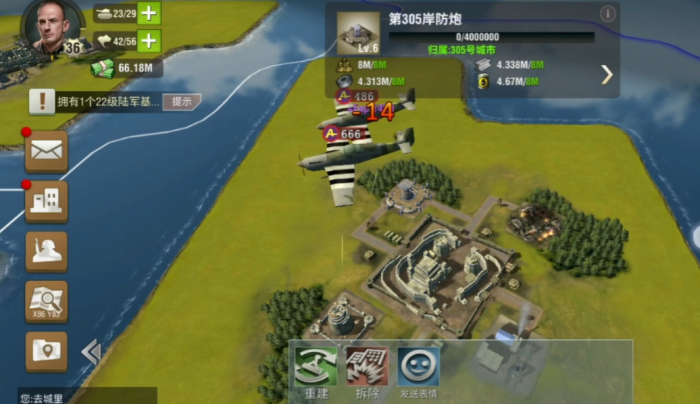Open the mail envelope icon
700x404 pixels.
46,151
